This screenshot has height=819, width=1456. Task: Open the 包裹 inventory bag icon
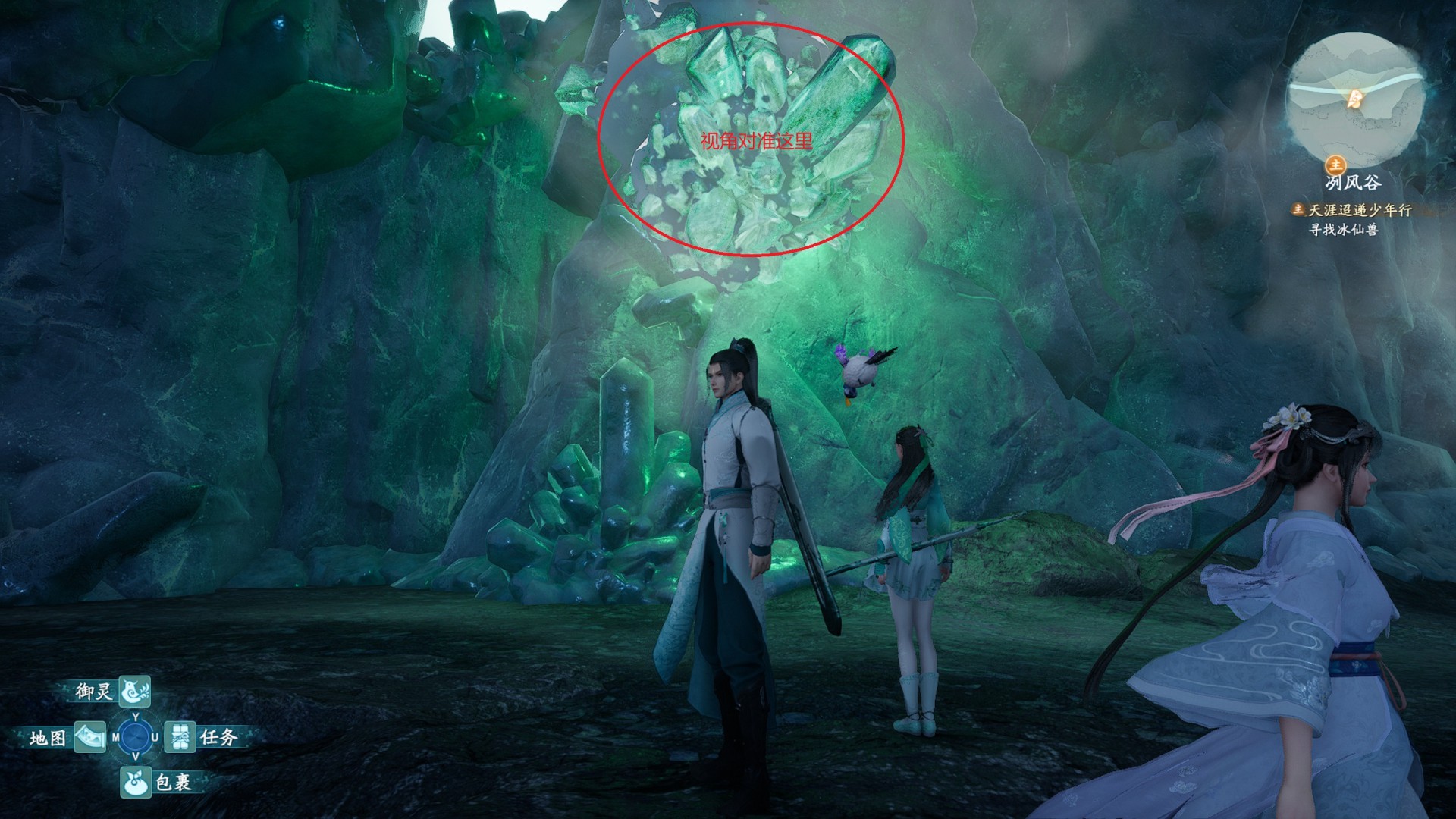point(136,782)
